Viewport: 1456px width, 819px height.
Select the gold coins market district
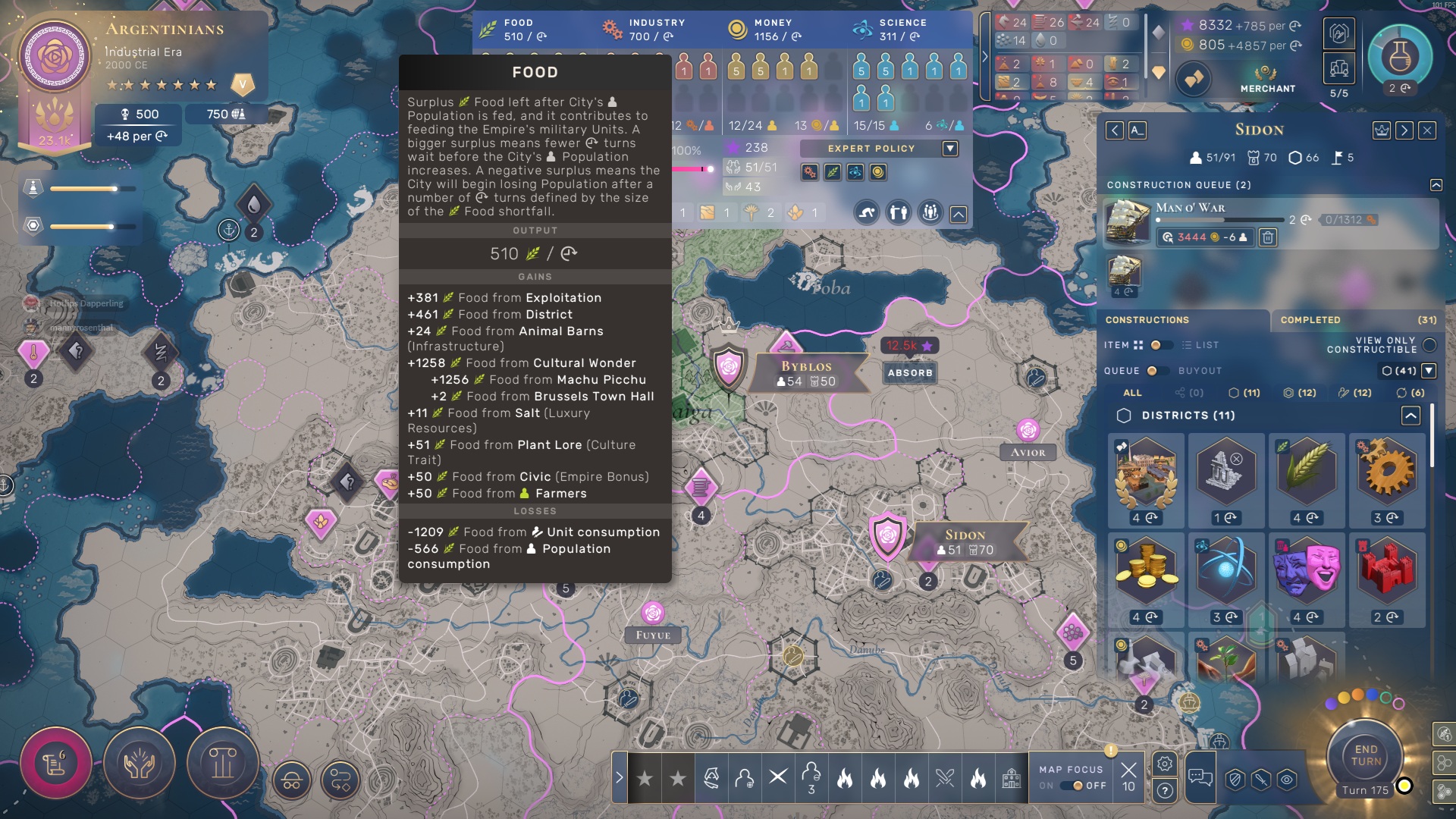tap(1146, 567)
